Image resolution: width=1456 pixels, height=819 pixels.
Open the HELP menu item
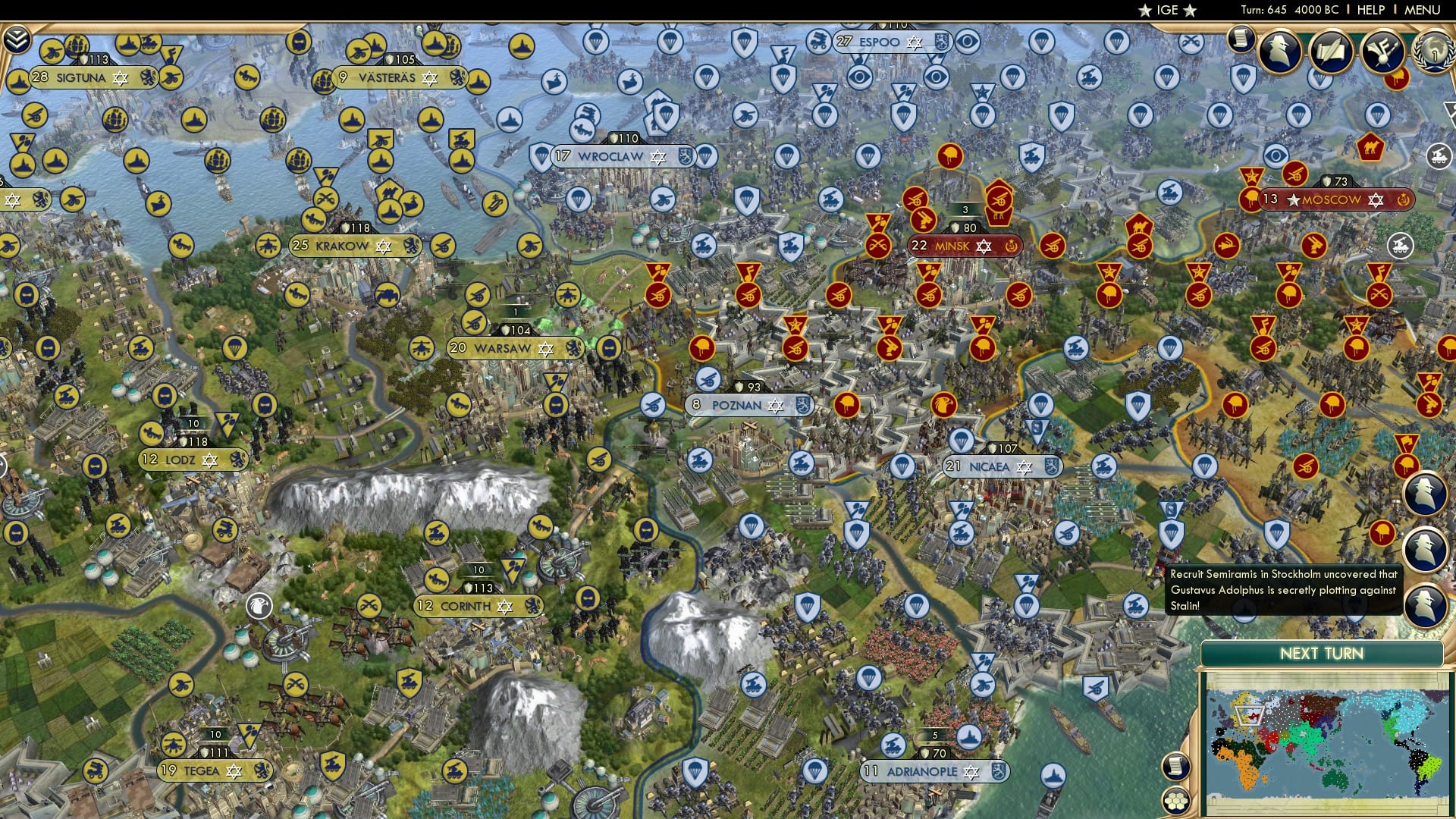click(1371, 9)
